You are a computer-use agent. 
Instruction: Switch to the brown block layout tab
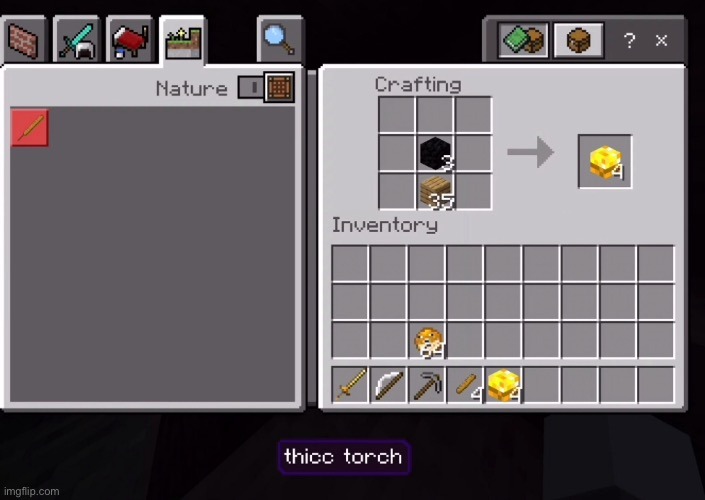click(579, 41)
